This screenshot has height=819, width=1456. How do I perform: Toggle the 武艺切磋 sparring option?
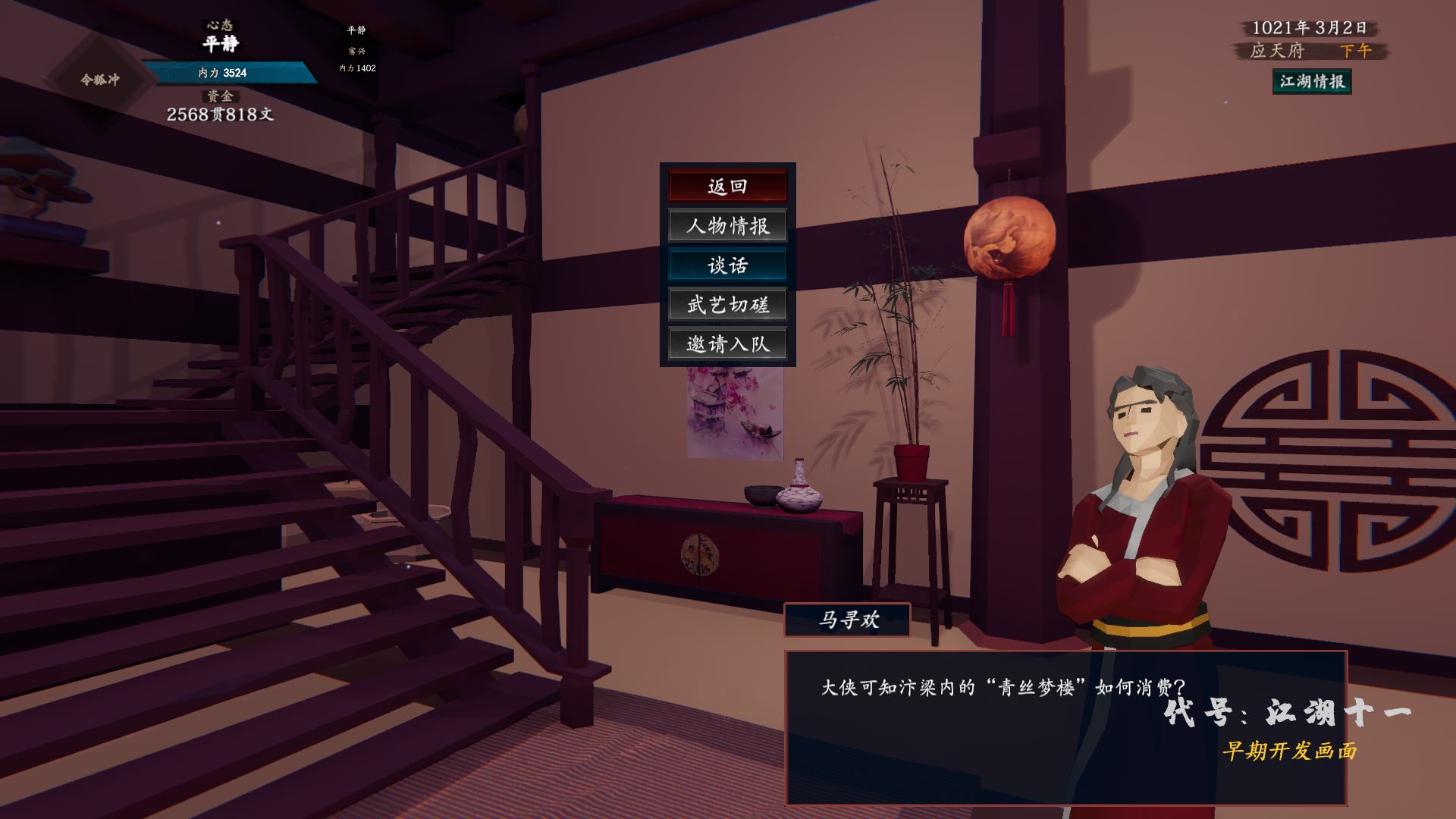(728, 305)
